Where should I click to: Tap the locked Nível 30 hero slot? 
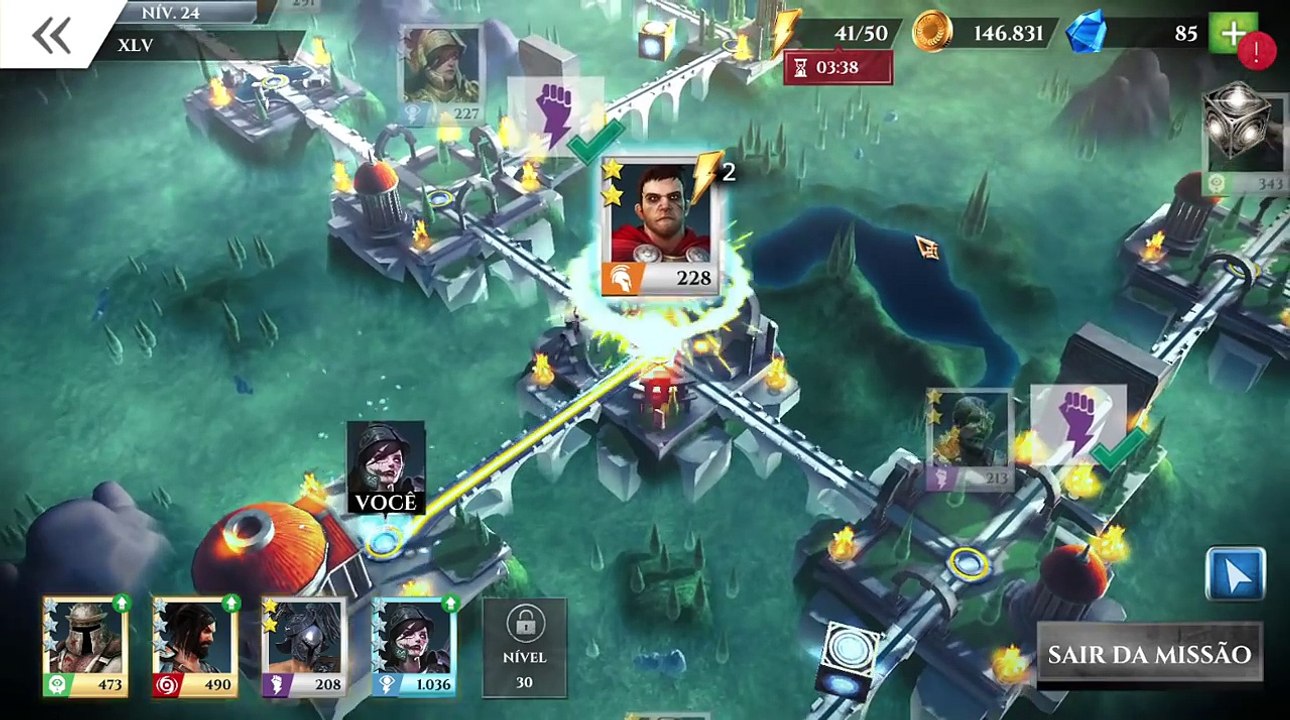pos(524,646)
